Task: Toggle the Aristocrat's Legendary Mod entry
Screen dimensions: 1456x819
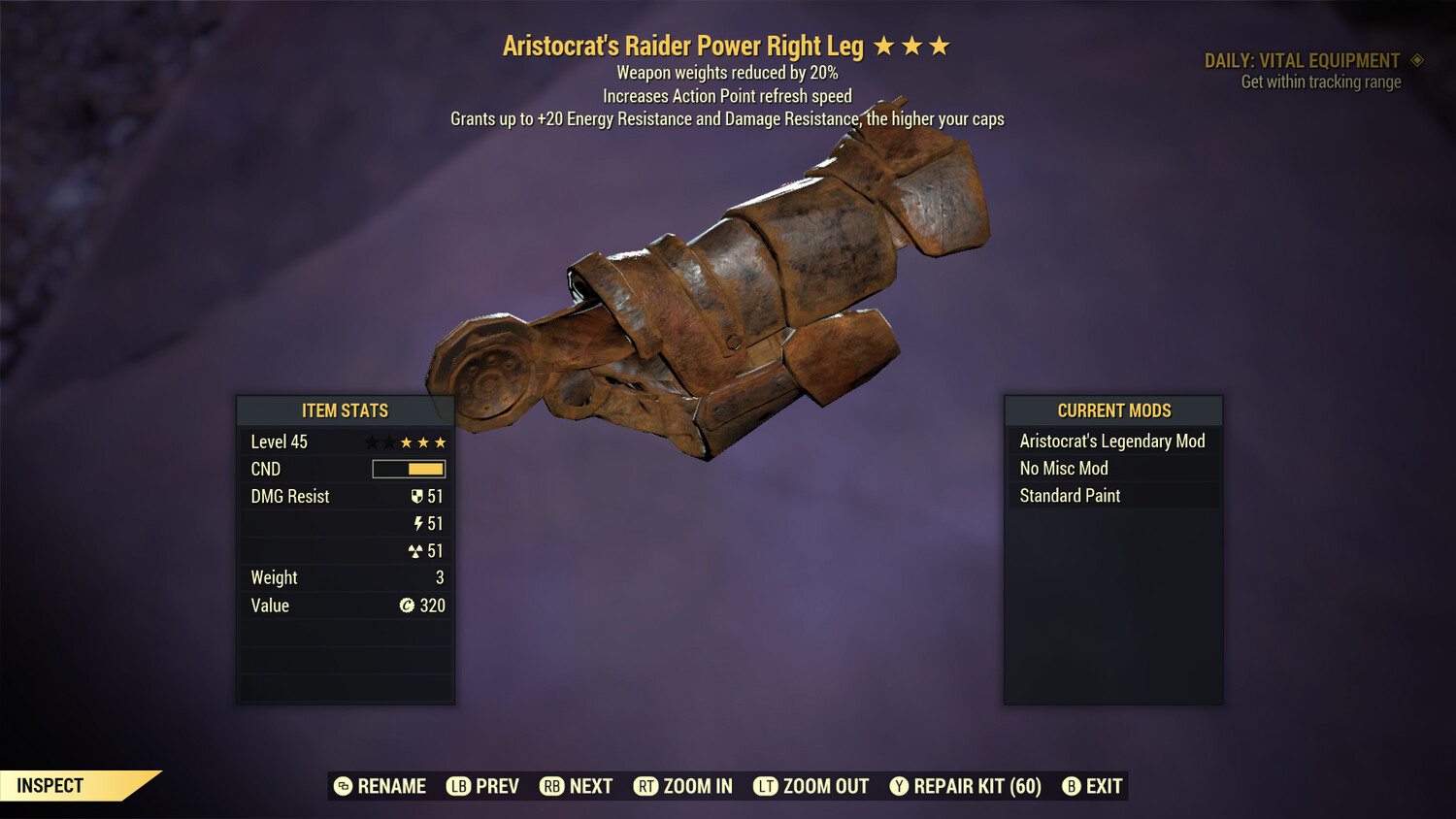Action: tap(1112, 441)
